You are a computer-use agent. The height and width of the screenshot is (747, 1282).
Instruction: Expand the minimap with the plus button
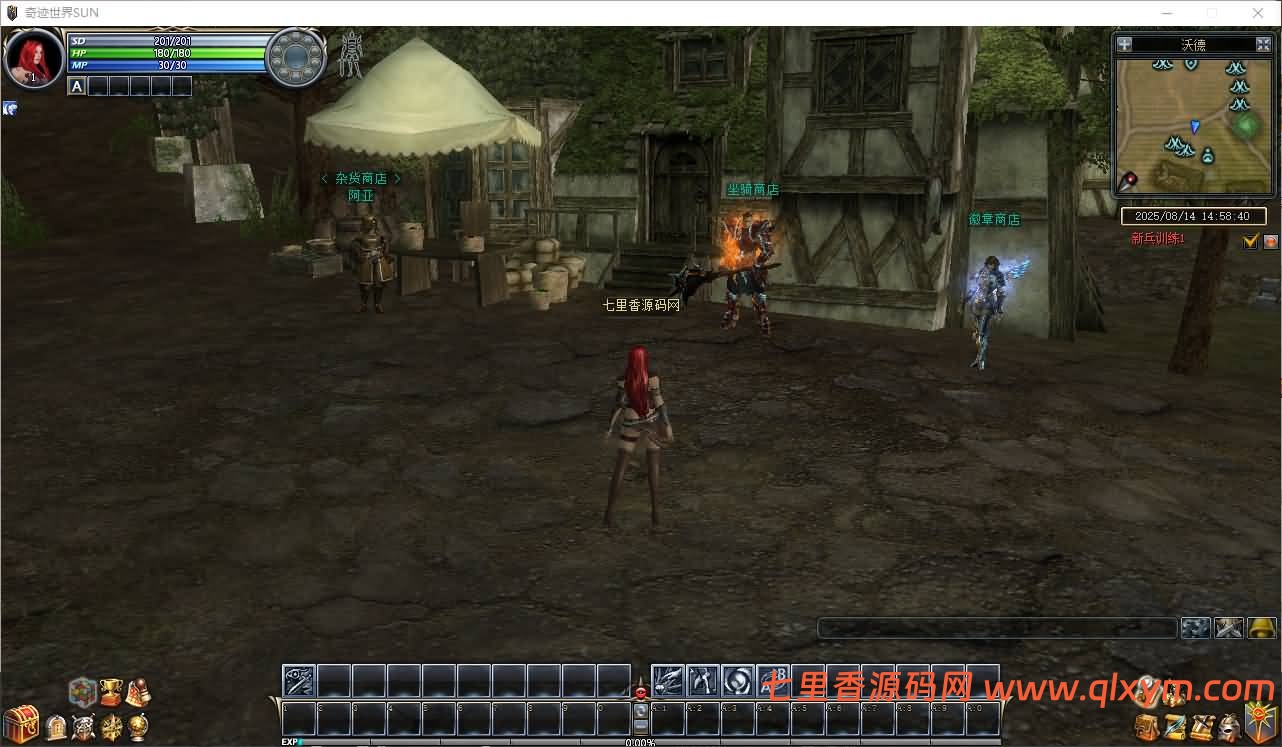1125,44
